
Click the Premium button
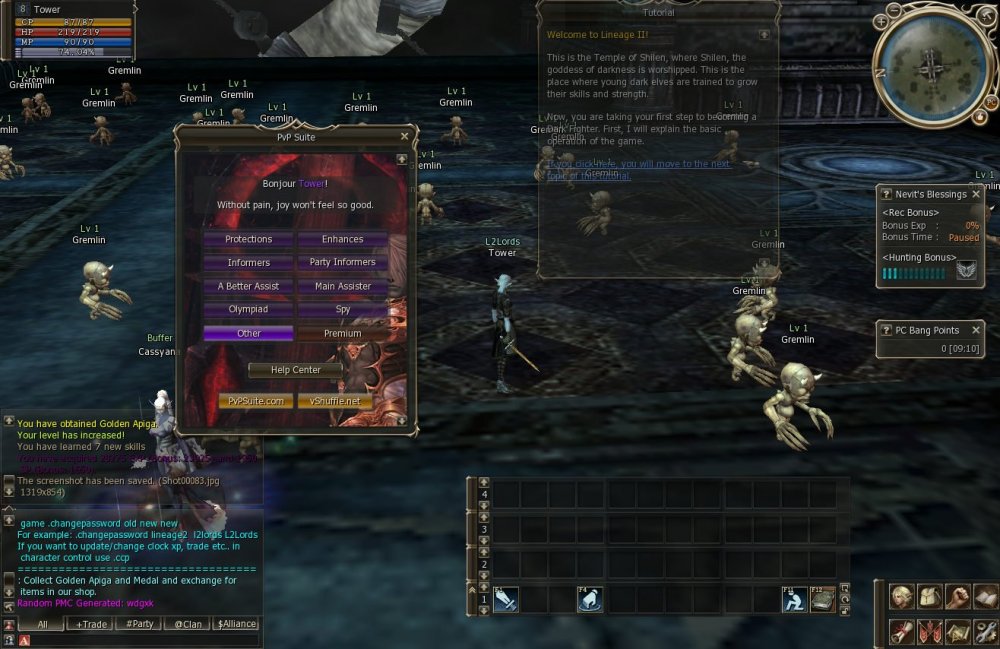coord(343,334)
